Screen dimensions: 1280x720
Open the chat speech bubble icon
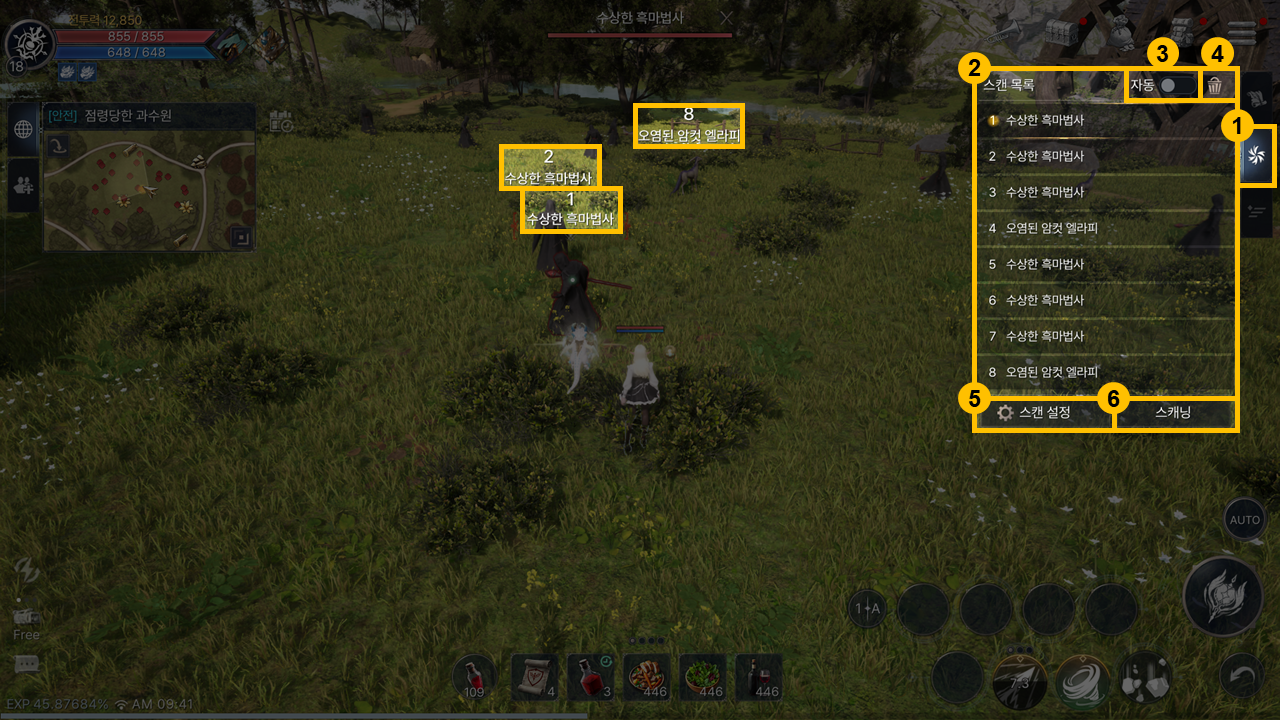click(x=27, y=663)
